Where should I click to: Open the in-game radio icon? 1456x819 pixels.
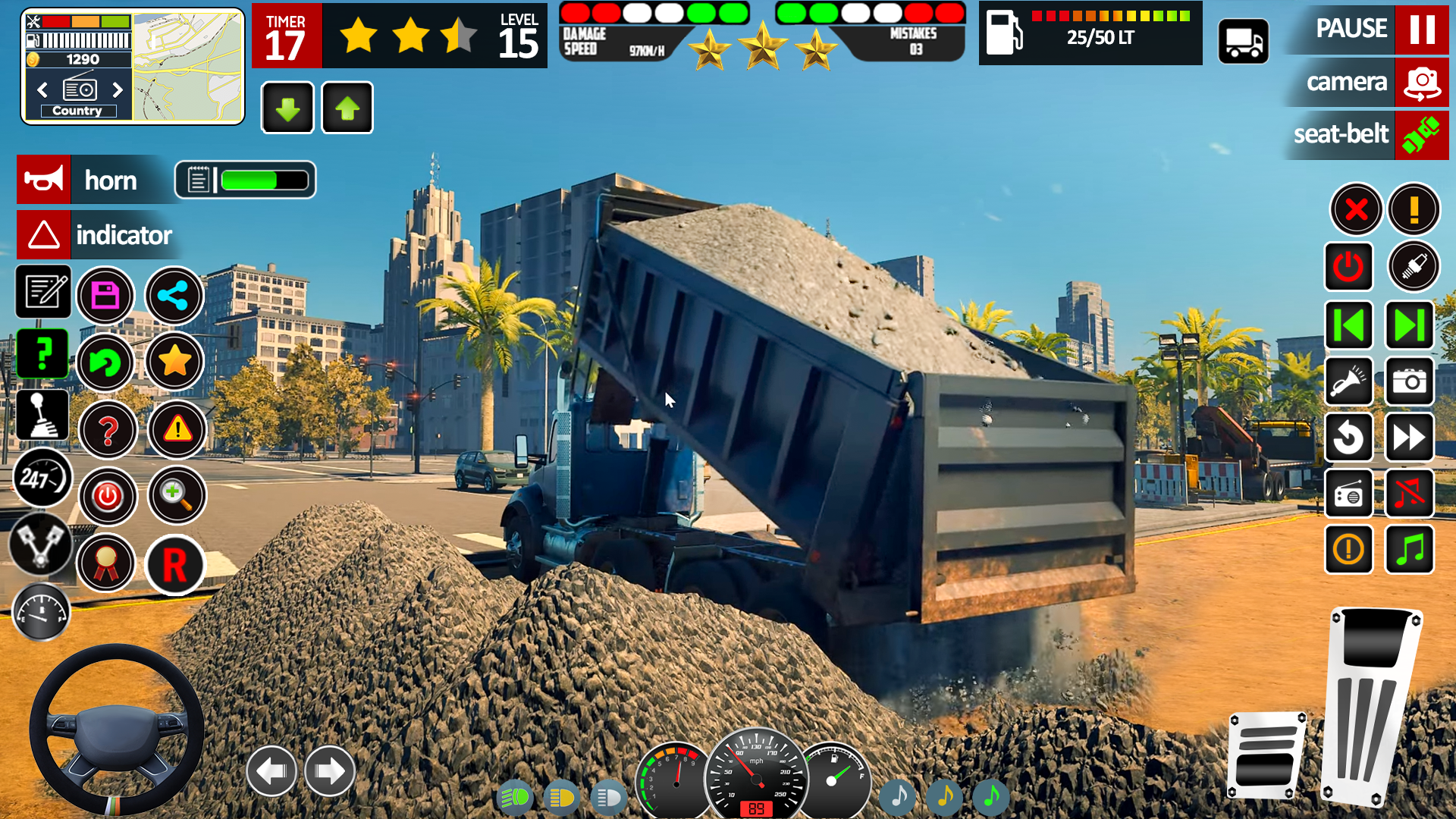click(1350, 494)
